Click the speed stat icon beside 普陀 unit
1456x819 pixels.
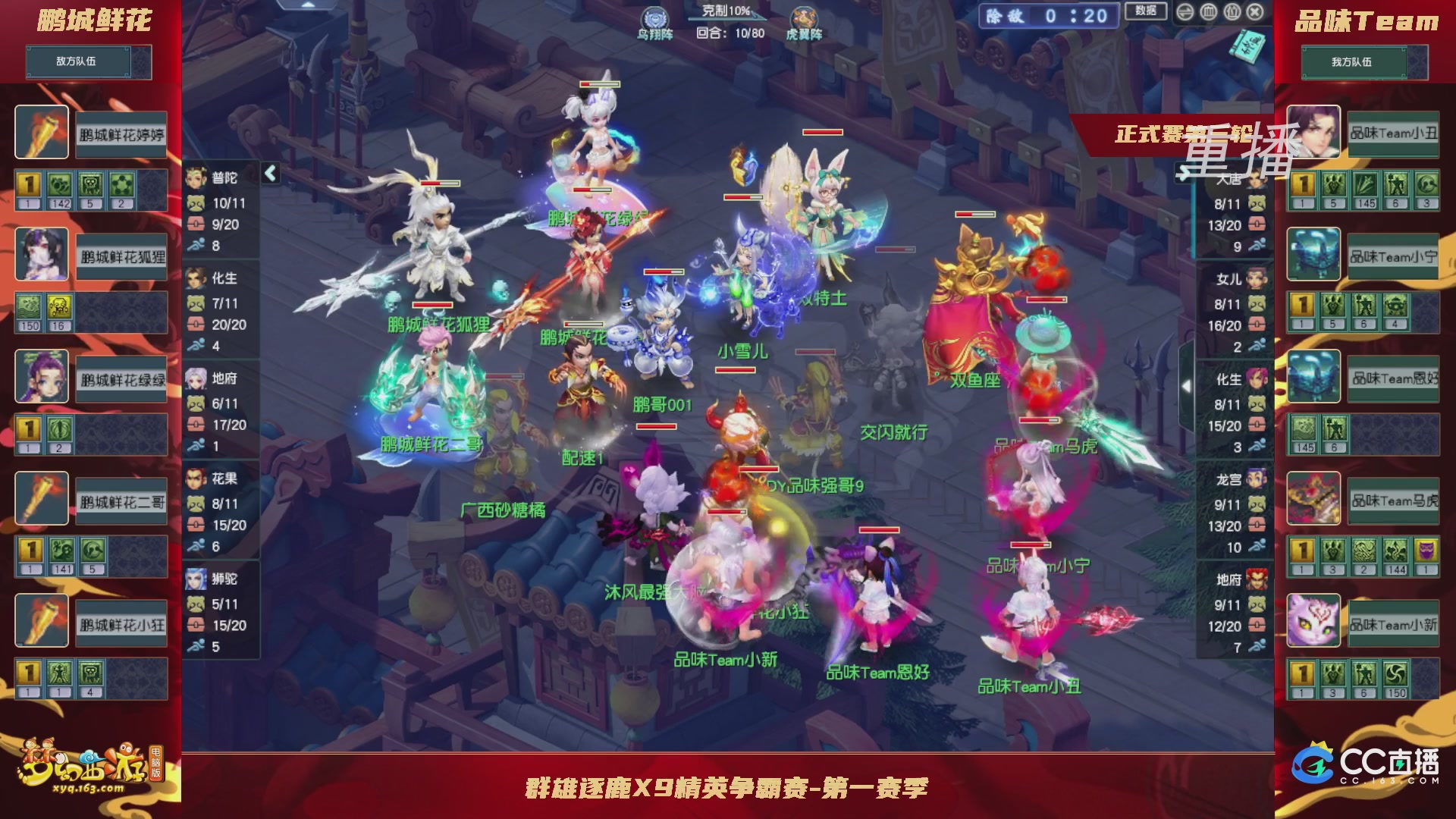[x=196, y=246]
